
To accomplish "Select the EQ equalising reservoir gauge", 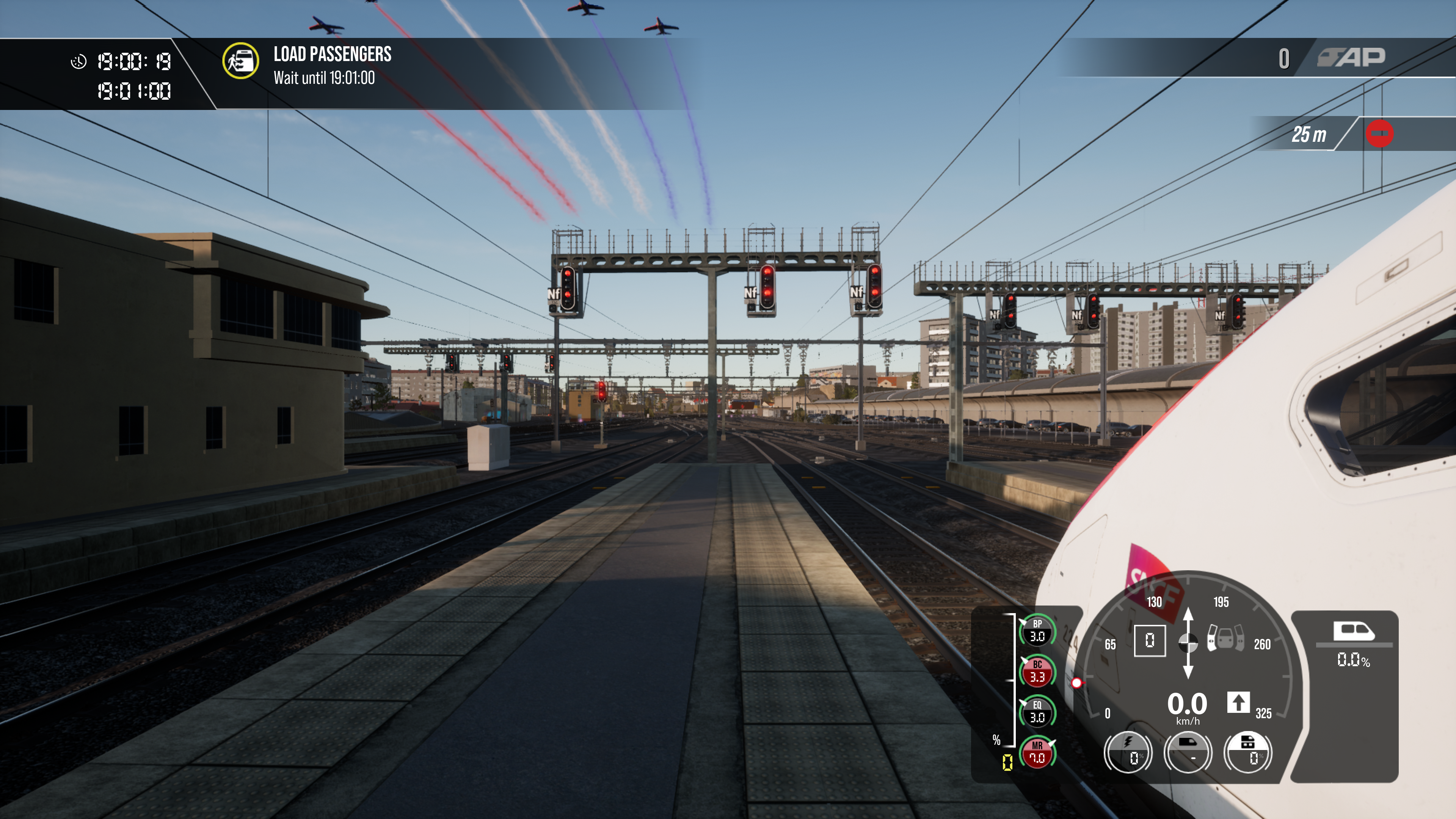I will (x=1037, y=712).
